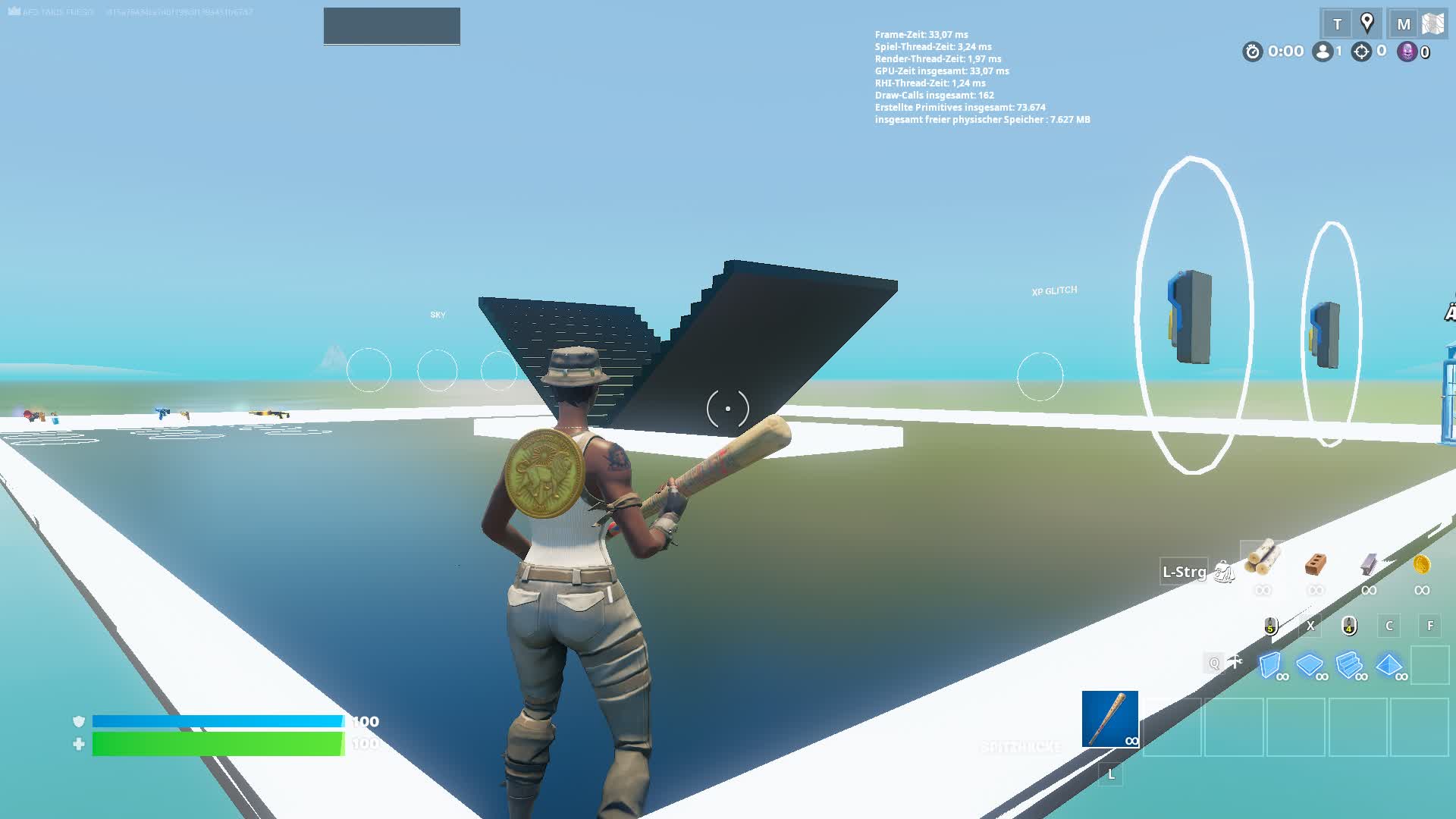Select the stairs building piece

coord(1349,664)
